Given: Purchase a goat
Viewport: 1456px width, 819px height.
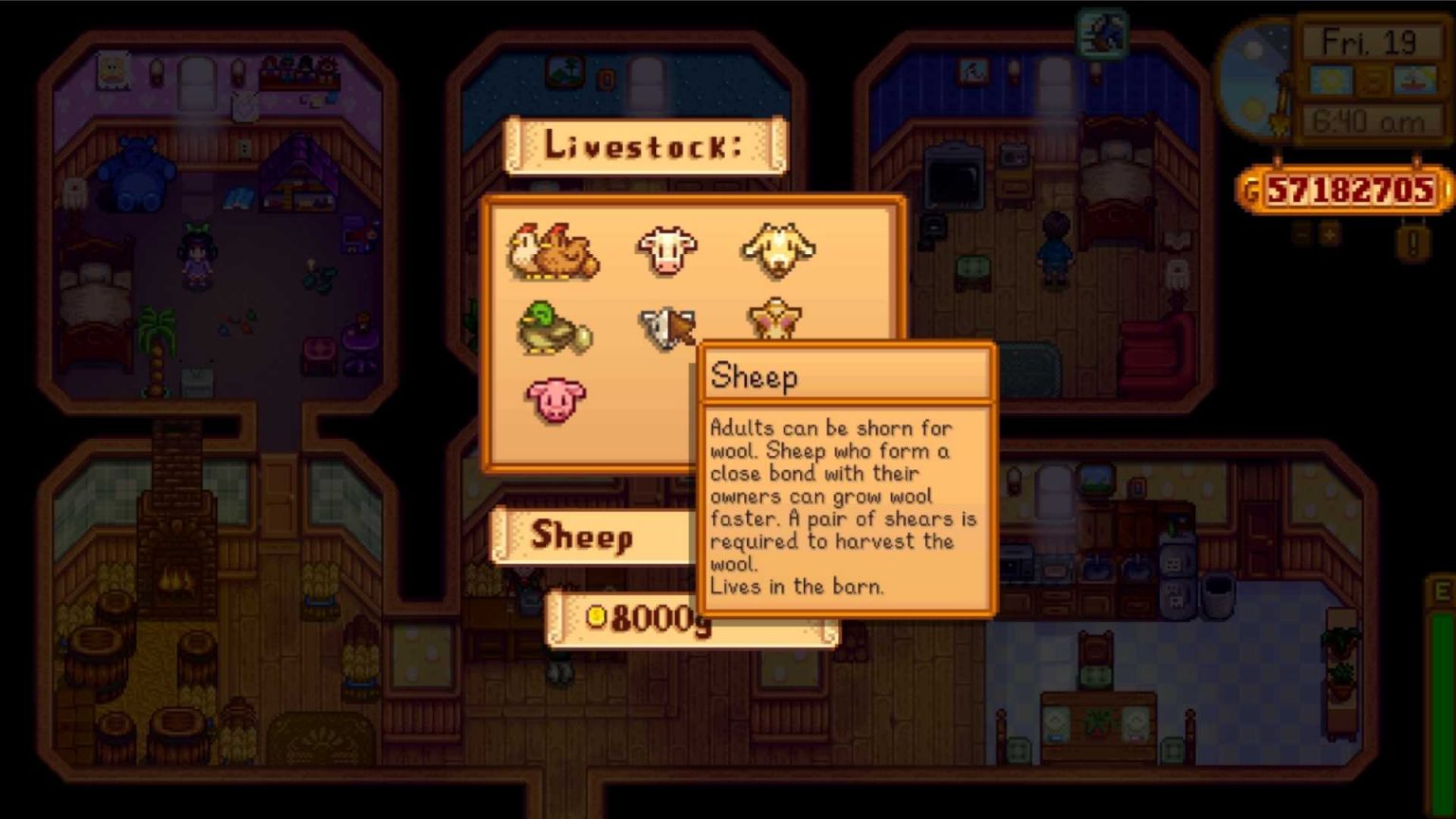Looking at the screenshot, I should tap(777, 248).
